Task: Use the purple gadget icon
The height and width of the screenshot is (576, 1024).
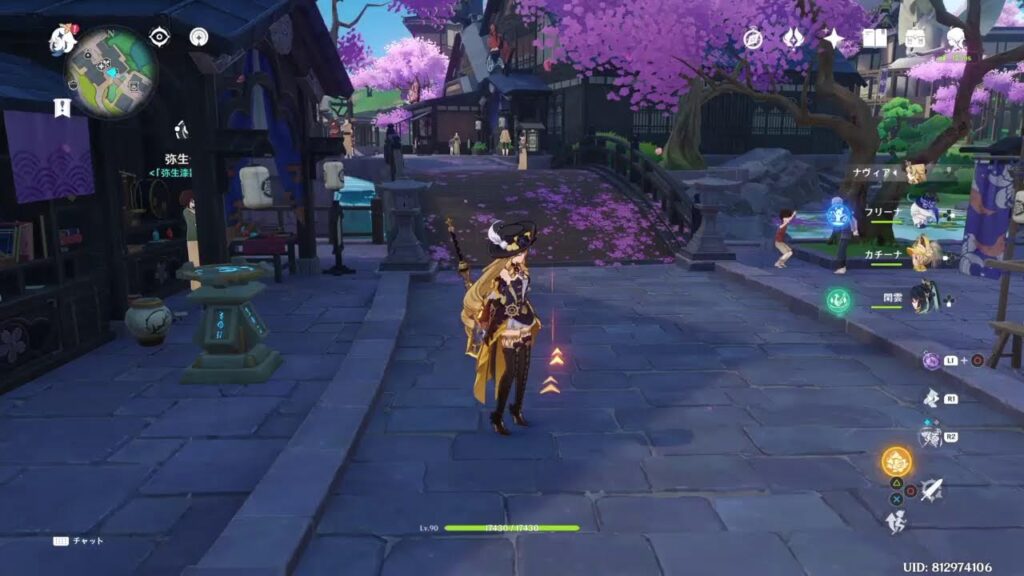Action: coord(931,360)
